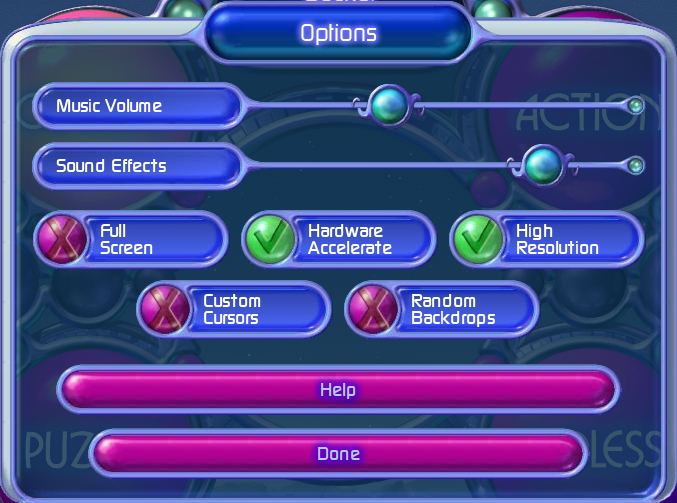Disable Hardware Accelerate
This screenshot has width=677, height=503.
[x=267, y=240]
